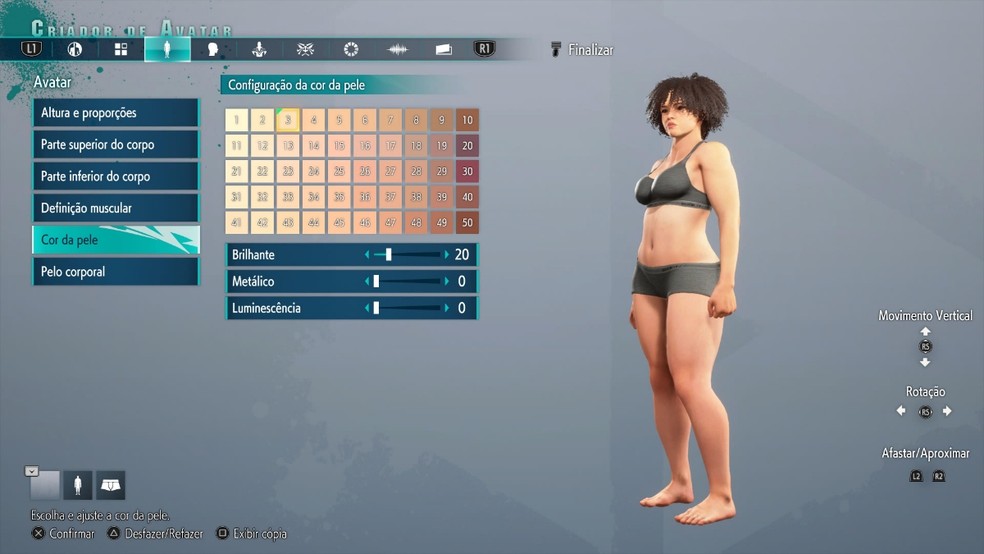Open the four-squares presets tab
The height and width of the screenshot is (554, 984).
tap(121, 49)
